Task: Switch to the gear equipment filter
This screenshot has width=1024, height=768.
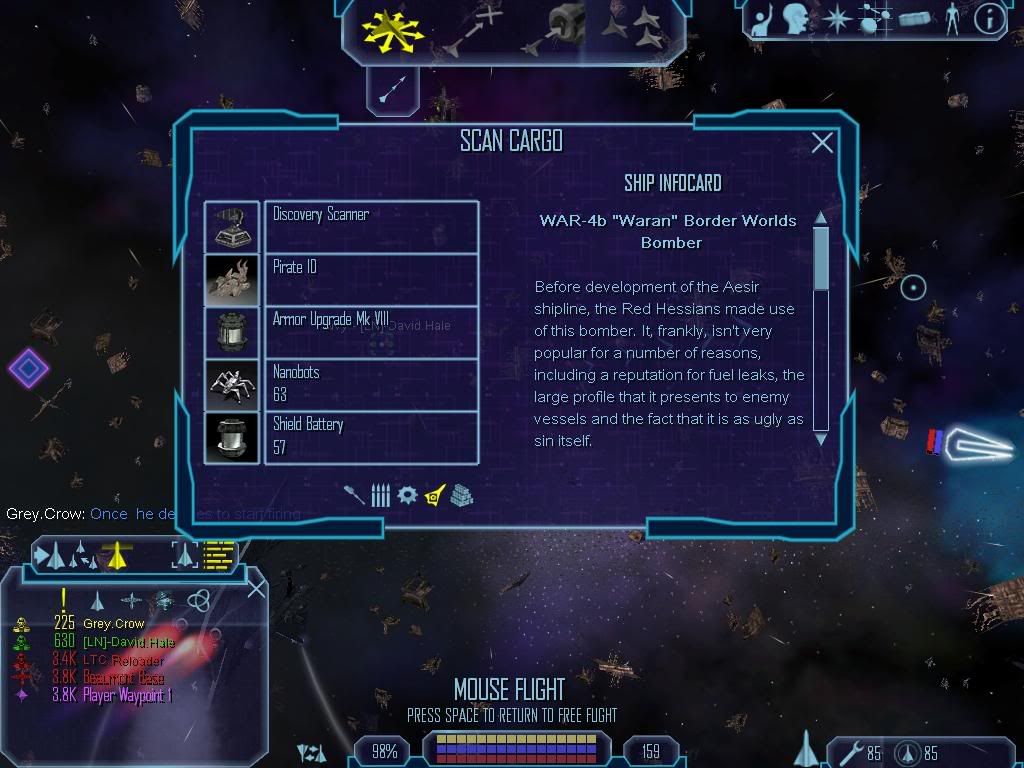Action: coord(407,495)
